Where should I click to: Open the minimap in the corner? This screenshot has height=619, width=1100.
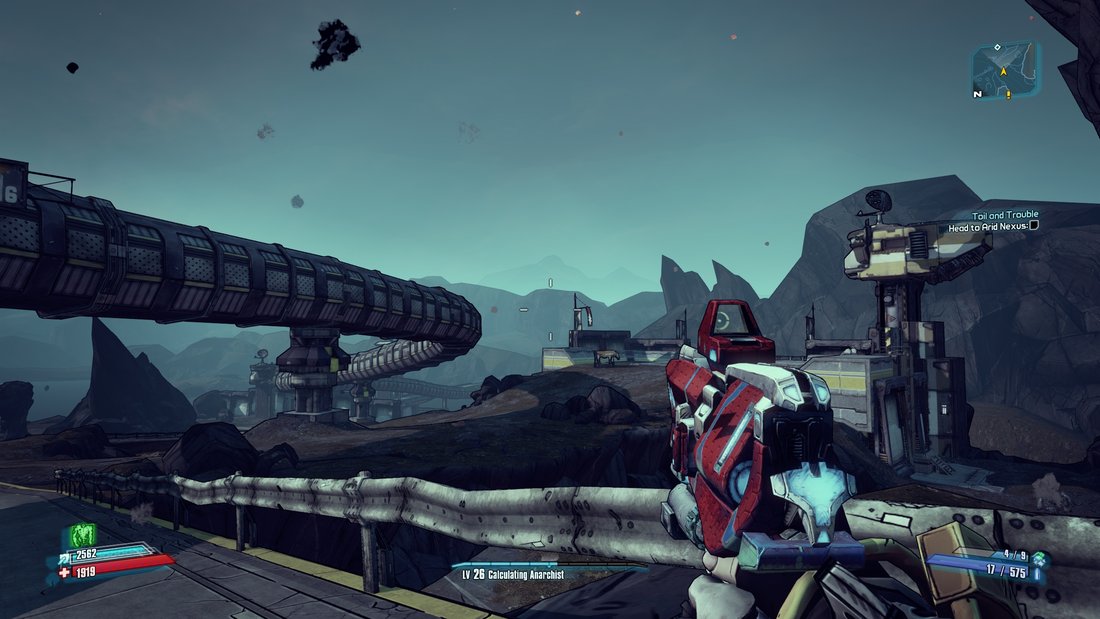click(1005, 68)
